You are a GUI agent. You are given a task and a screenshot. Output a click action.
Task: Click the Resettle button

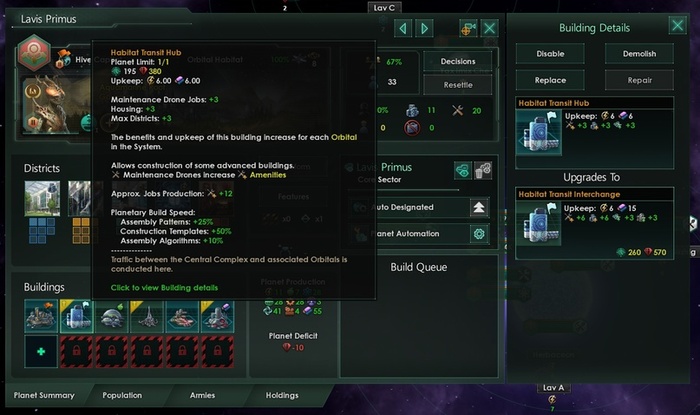tap(456, 85)
